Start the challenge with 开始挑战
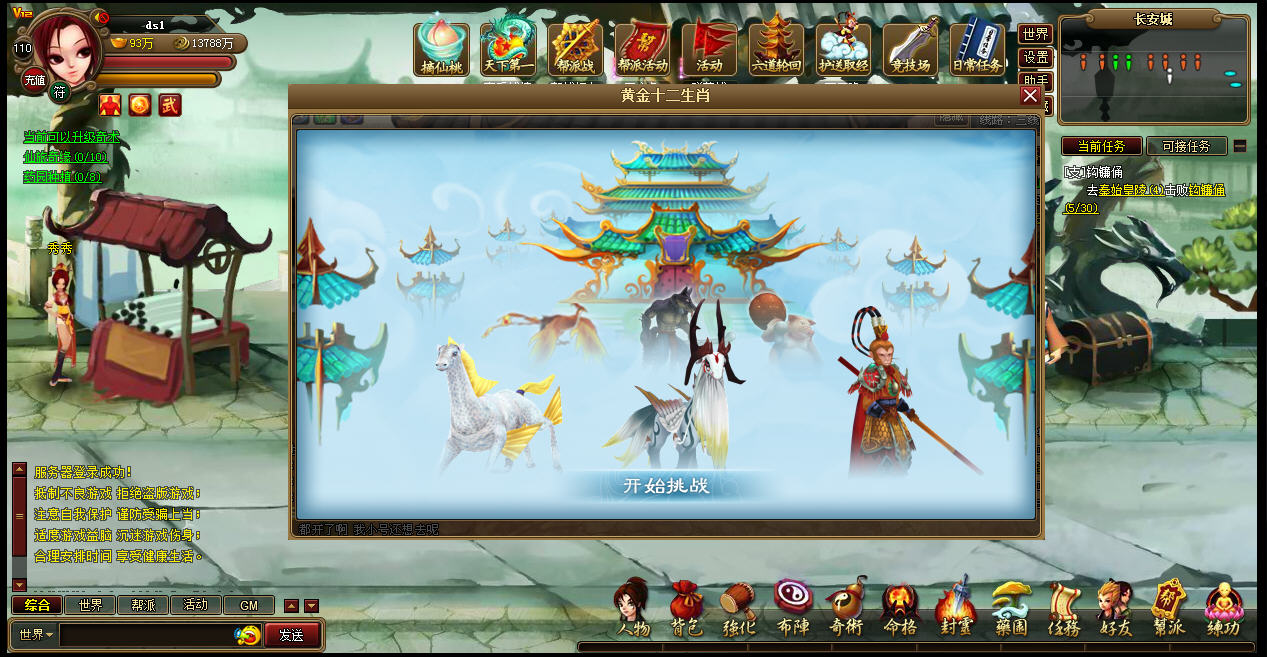The height and width of the screenshot is (657, 1267). coord(666,486)
